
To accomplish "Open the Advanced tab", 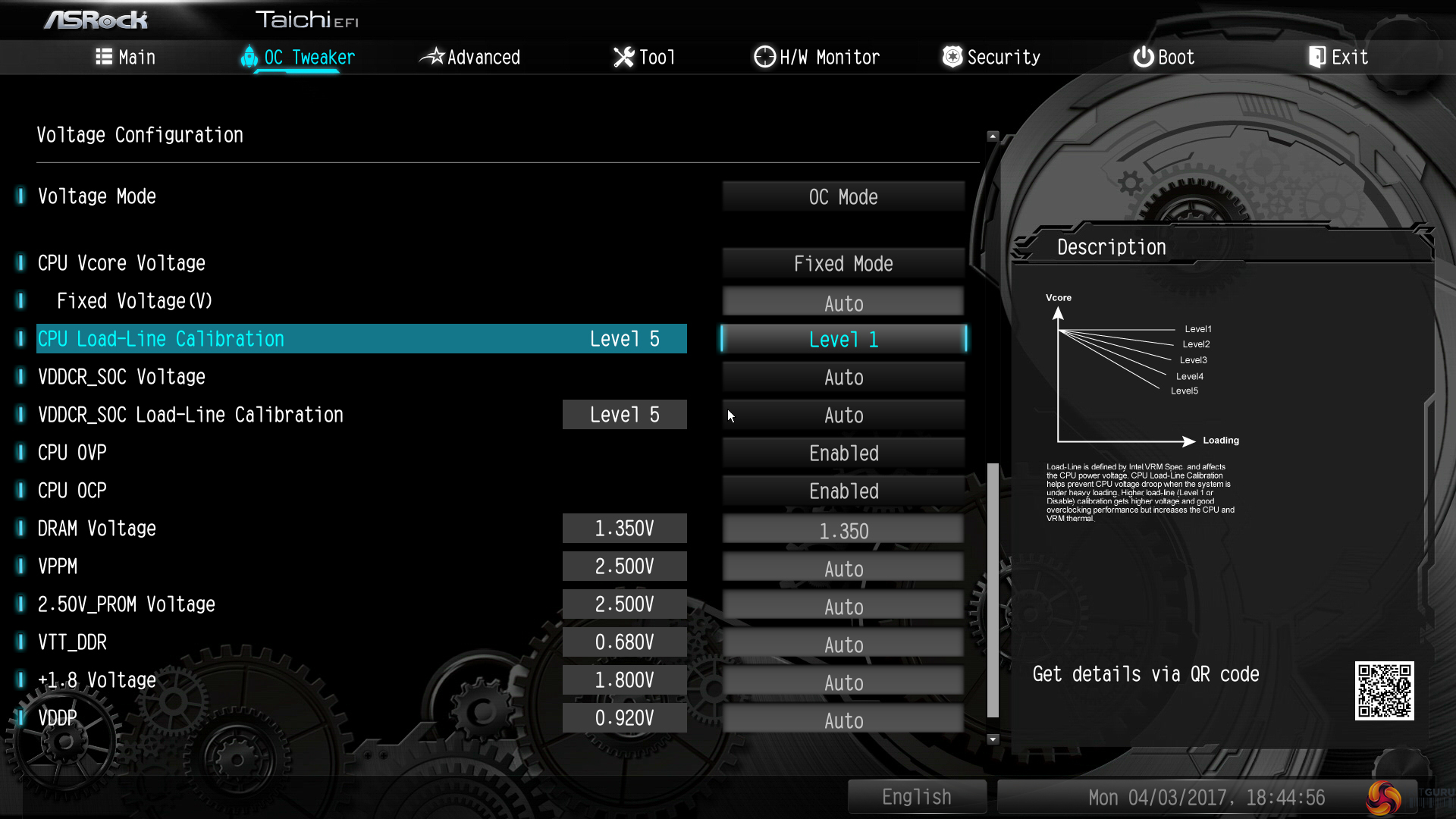I will click(x=471, y=57).
